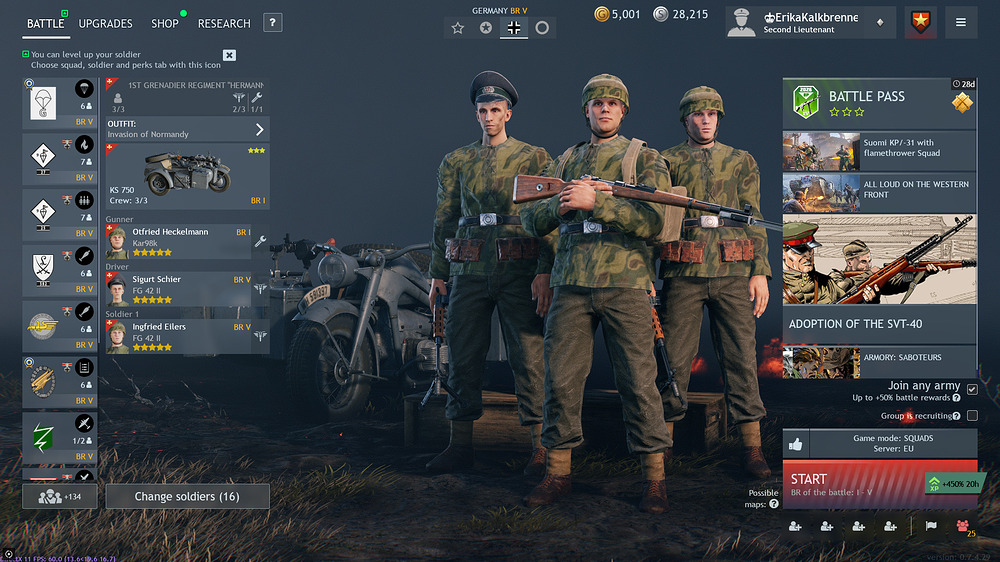
Task: Enable the Join any army checkbox
Action: pyautogui.click(x=972, y=389)
